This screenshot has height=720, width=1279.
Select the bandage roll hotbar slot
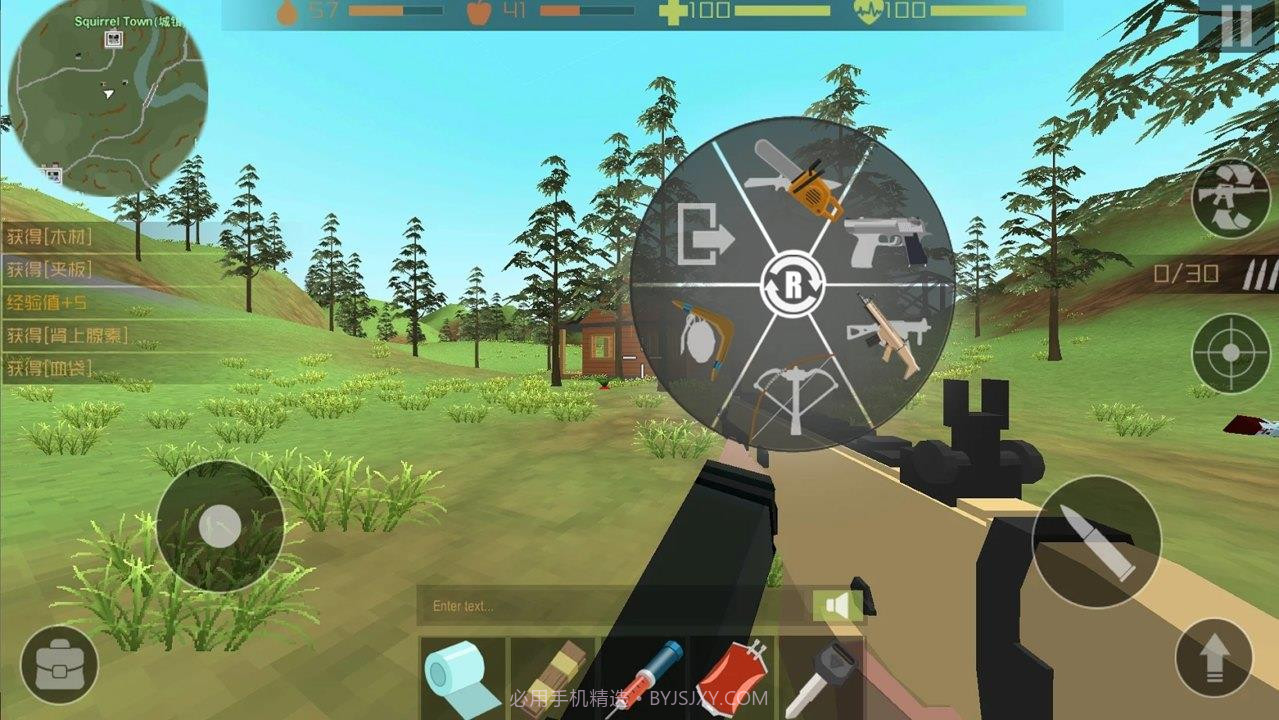pos(463,678)
